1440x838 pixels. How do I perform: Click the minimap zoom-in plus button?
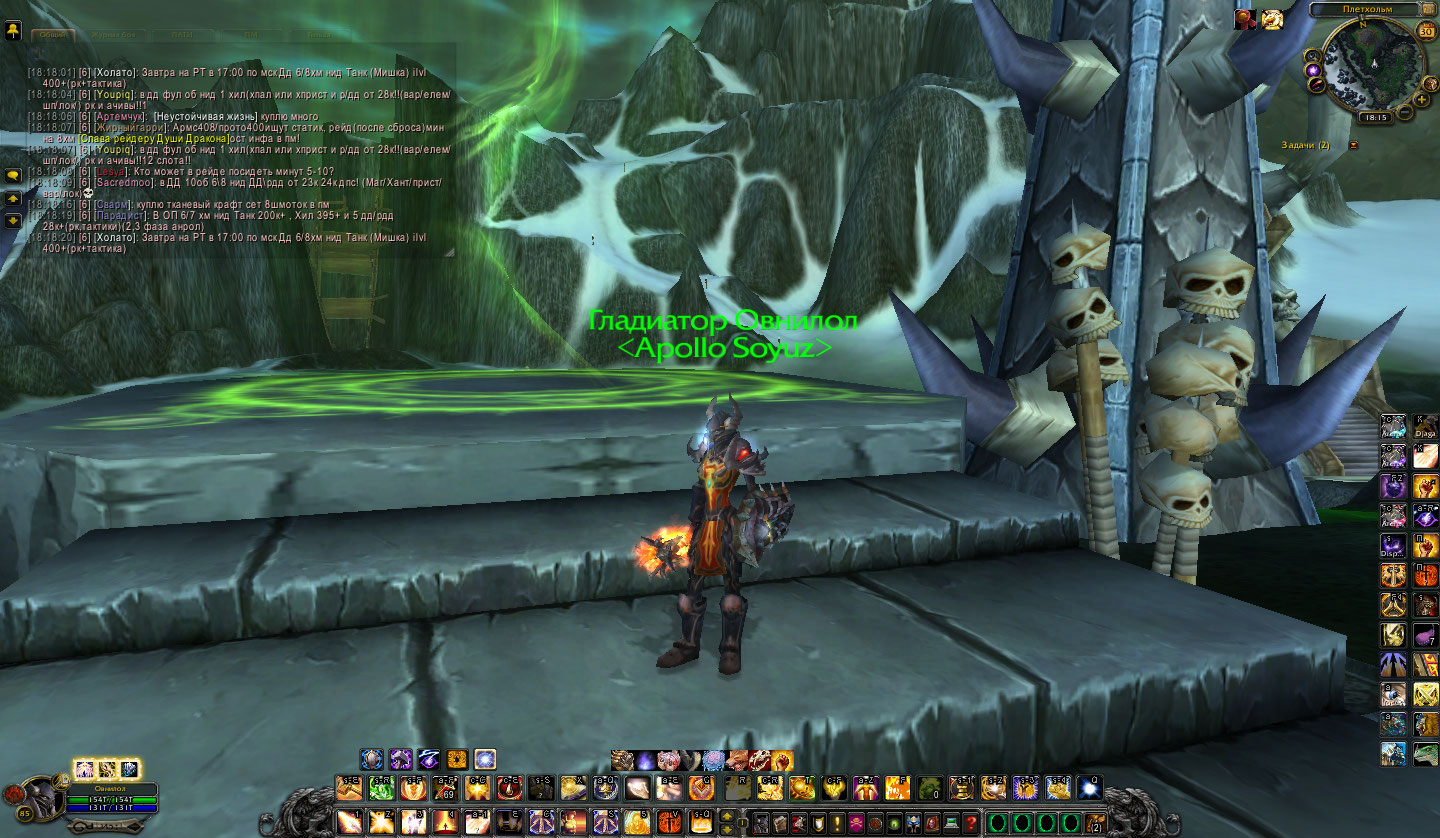click(x=1421, y=99)
